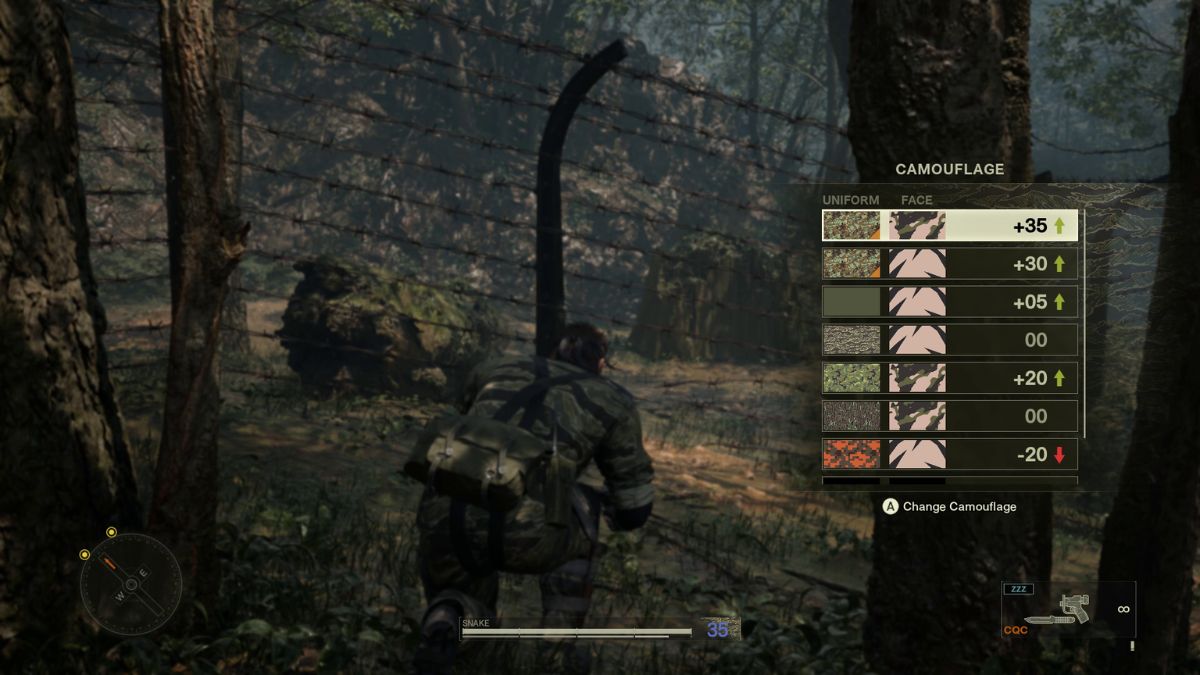The image size is (1200, 675).
Task: Click the compass radar
Action: point(131,583)
